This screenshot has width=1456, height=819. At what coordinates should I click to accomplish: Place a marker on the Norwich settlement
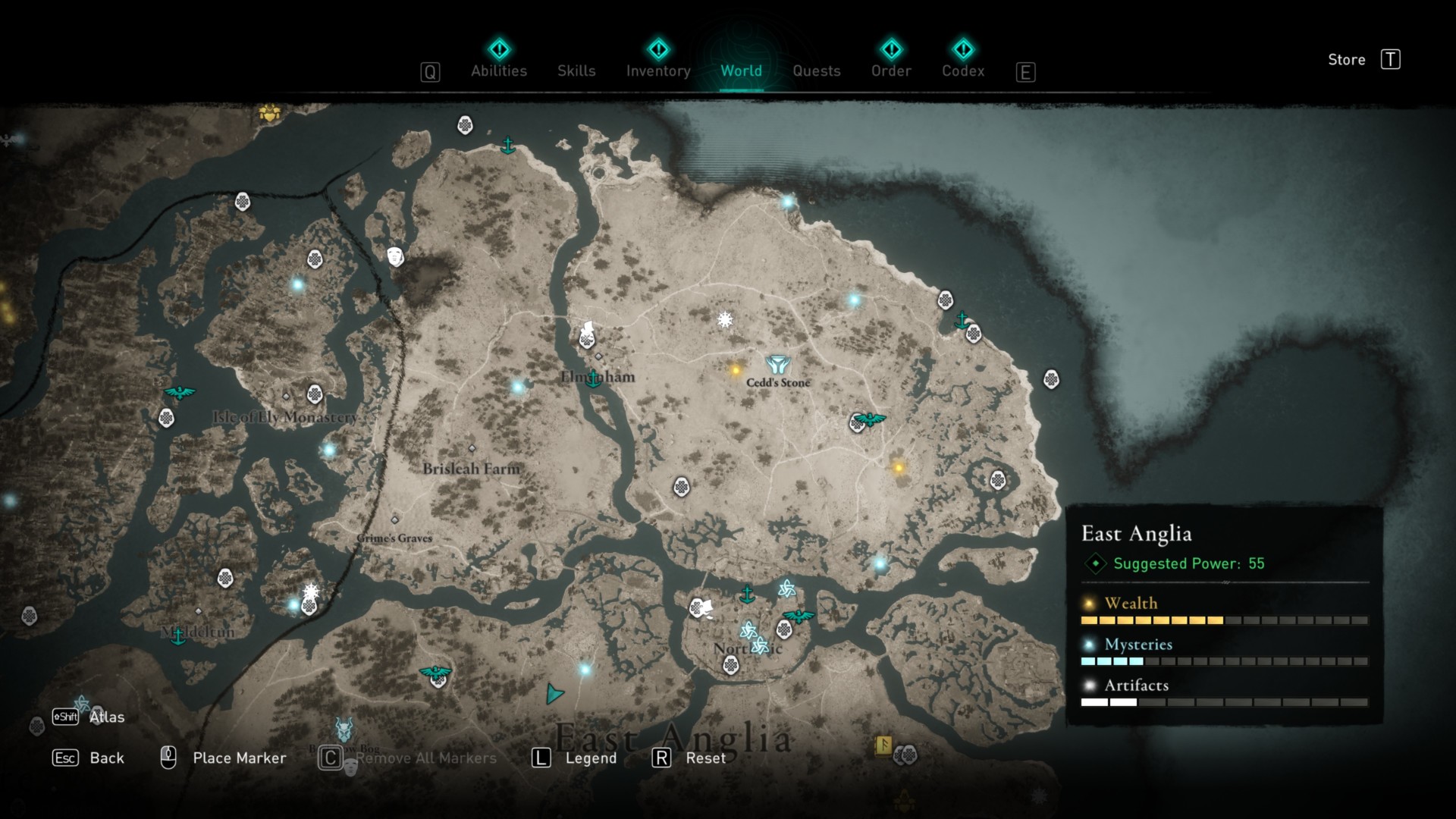pyautogui.click(x=747, y=648)
